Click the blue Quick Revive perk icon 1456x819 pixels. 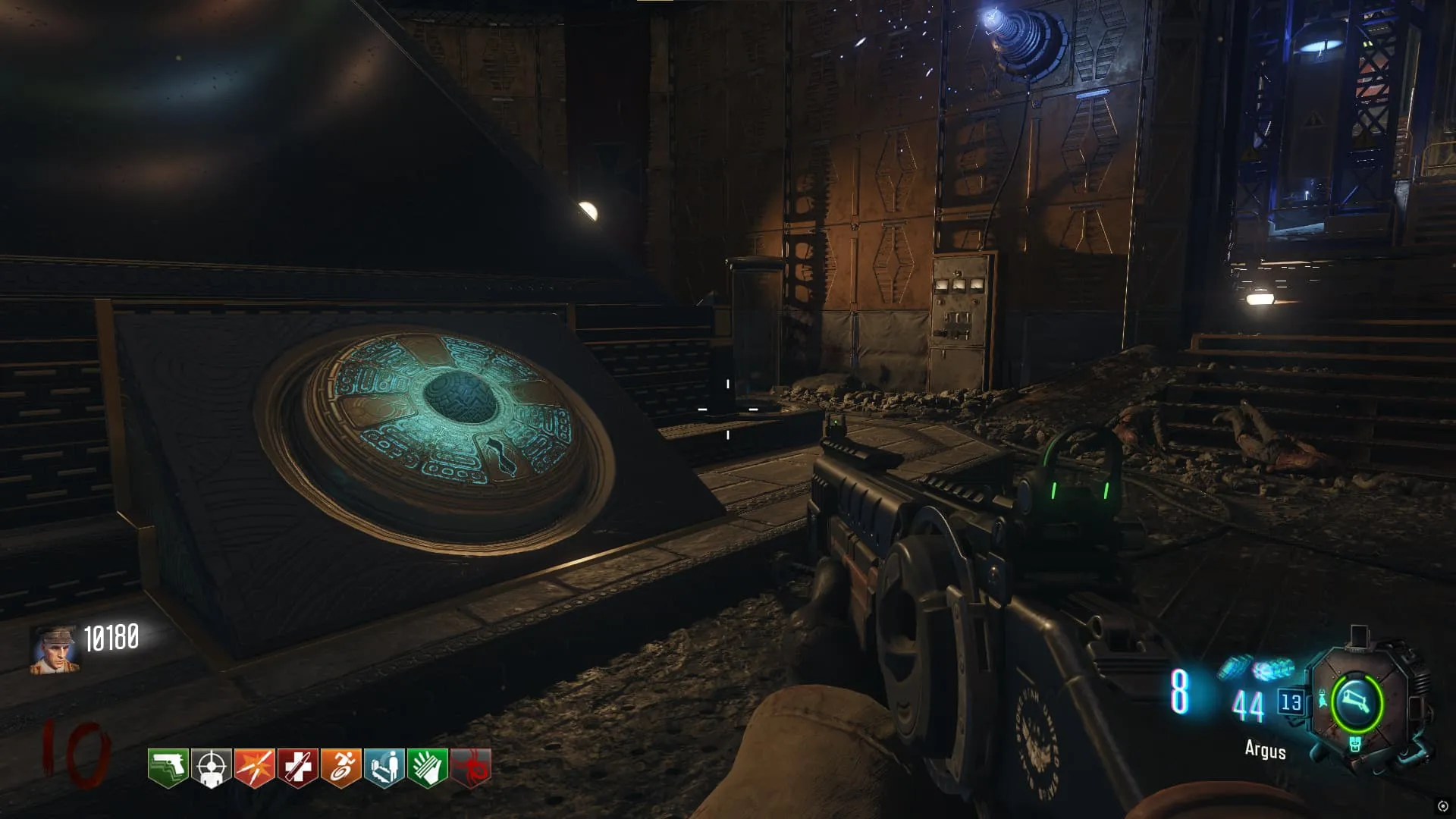pyautogui.click(x=384, y=767)
